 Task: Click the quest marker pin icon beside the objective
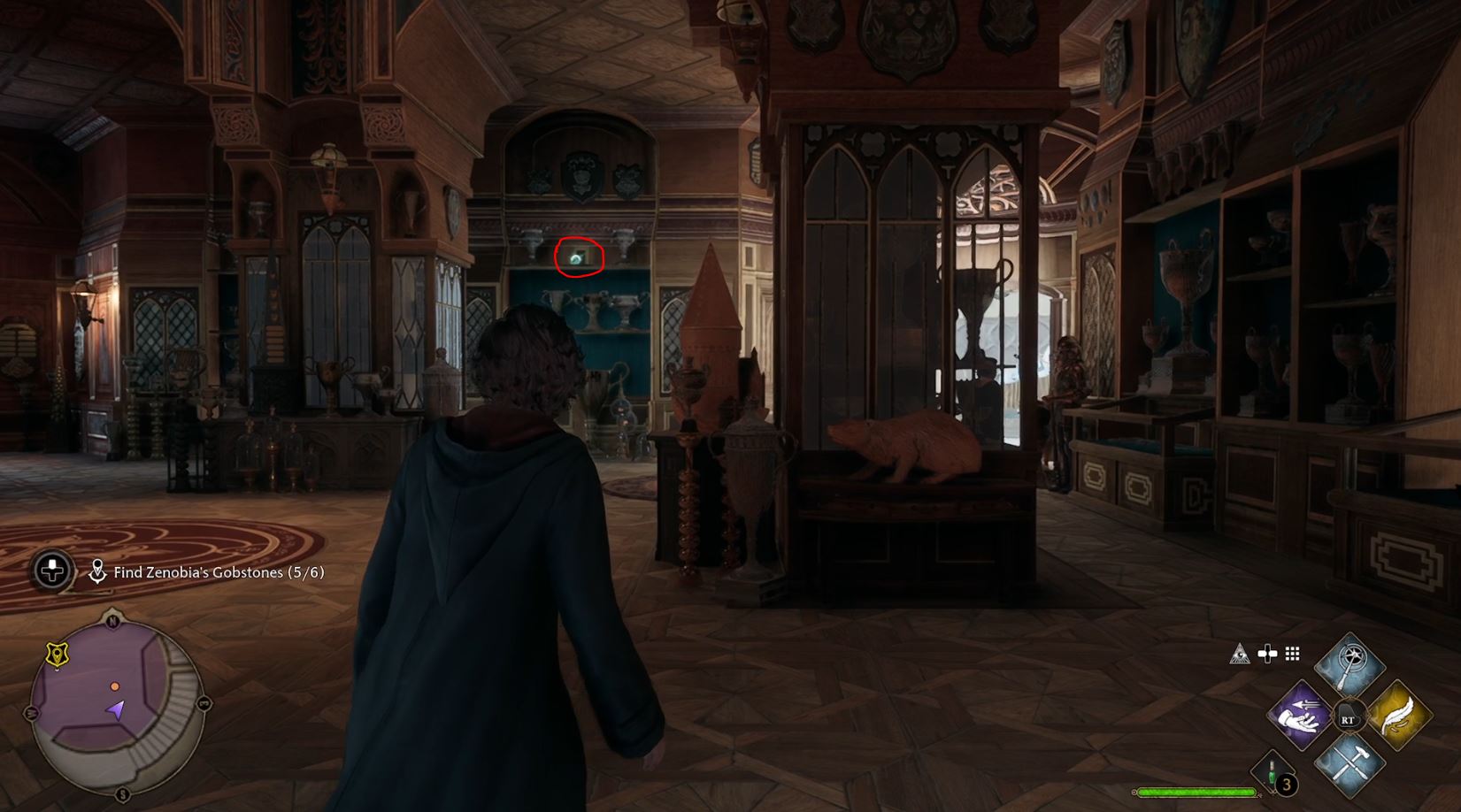pos(98,571)
